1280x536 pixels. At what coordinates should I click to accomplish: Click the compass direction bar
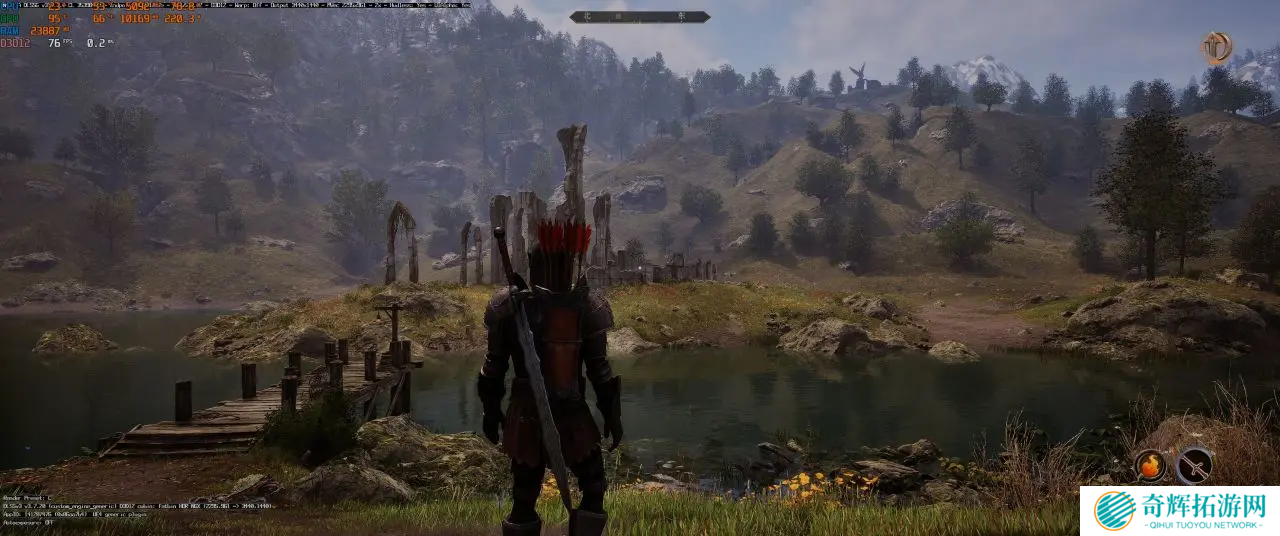(x=640, y=17)
